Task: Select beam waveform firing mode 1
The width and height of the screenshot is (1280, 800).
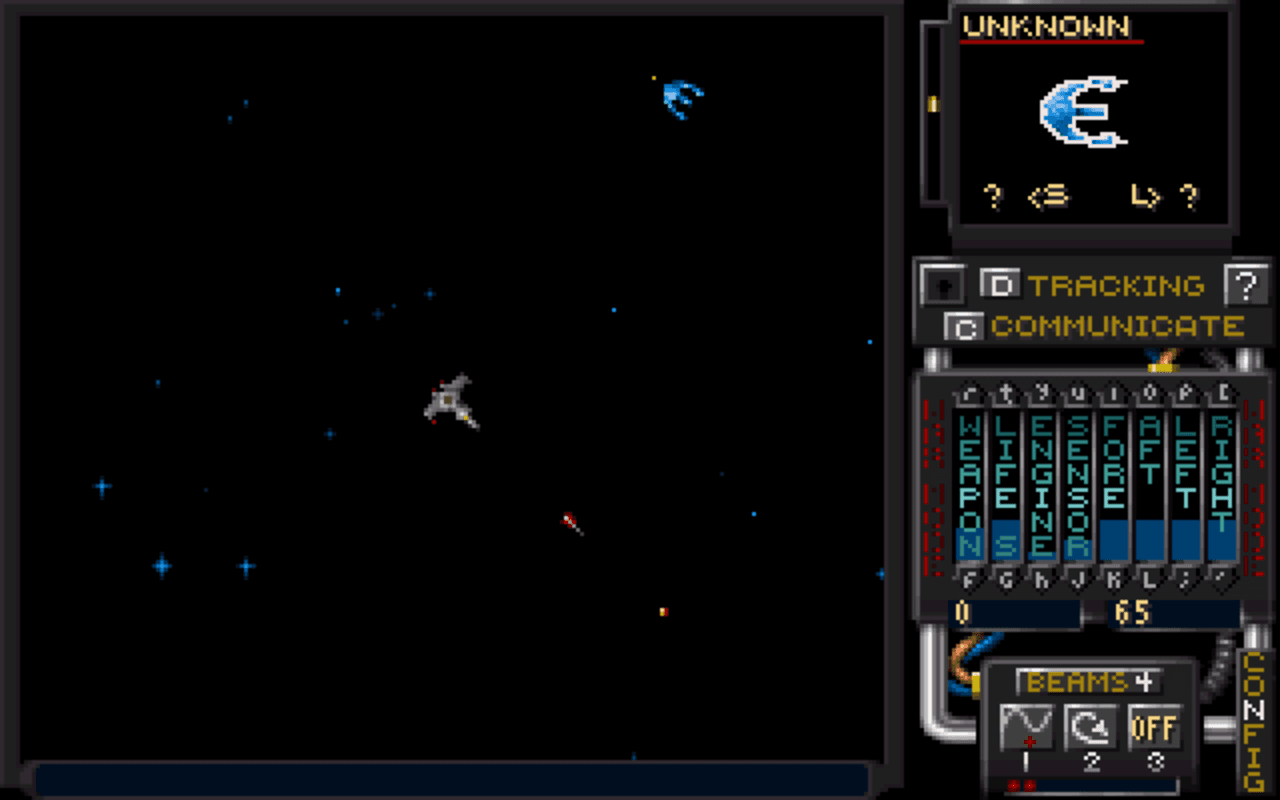Action: pyautogui.click(x=1027, y=729)
